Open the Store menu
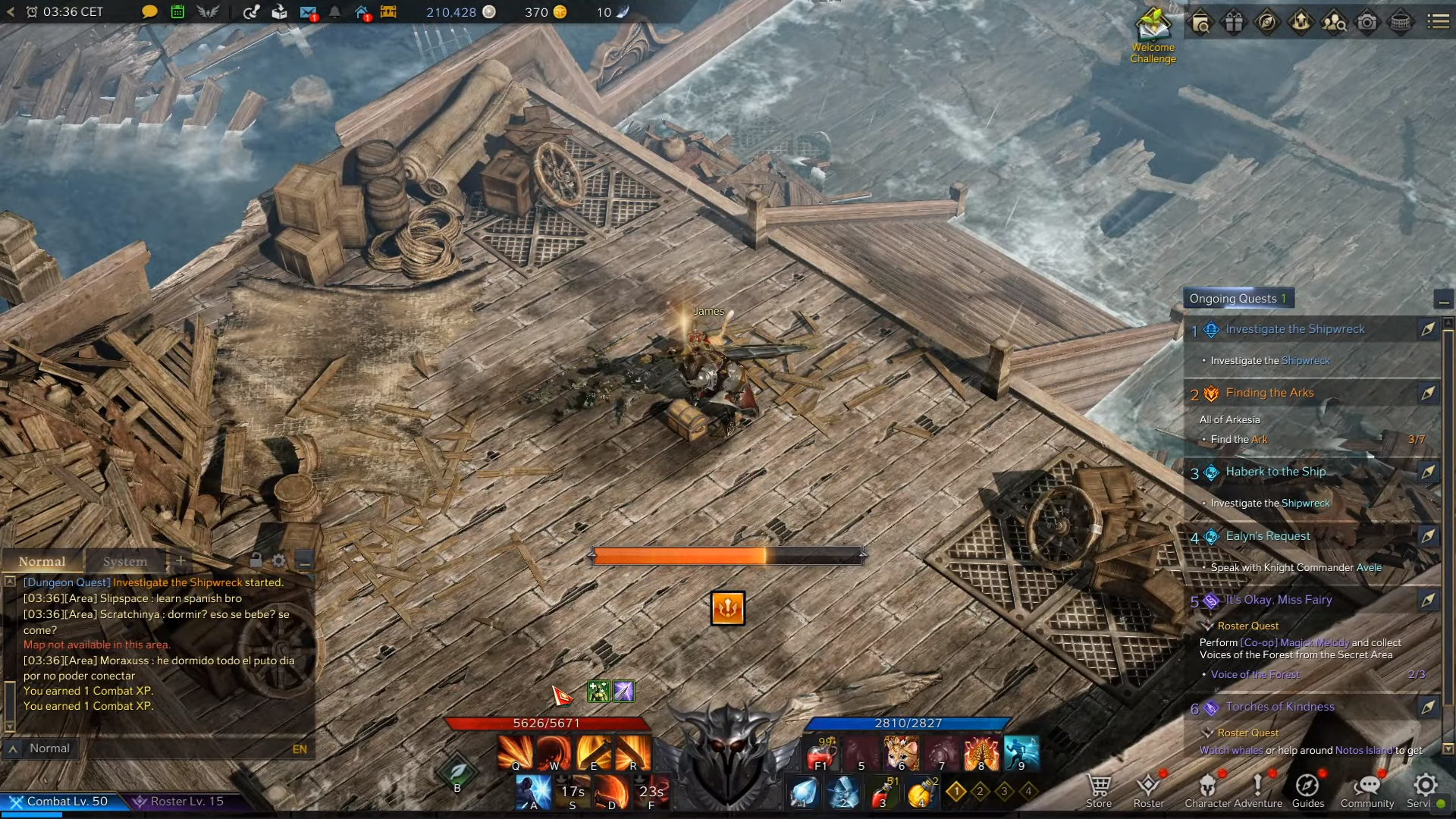This screenshot has width=1456, height=819. pyautogui.click(x=1099, y=790)
